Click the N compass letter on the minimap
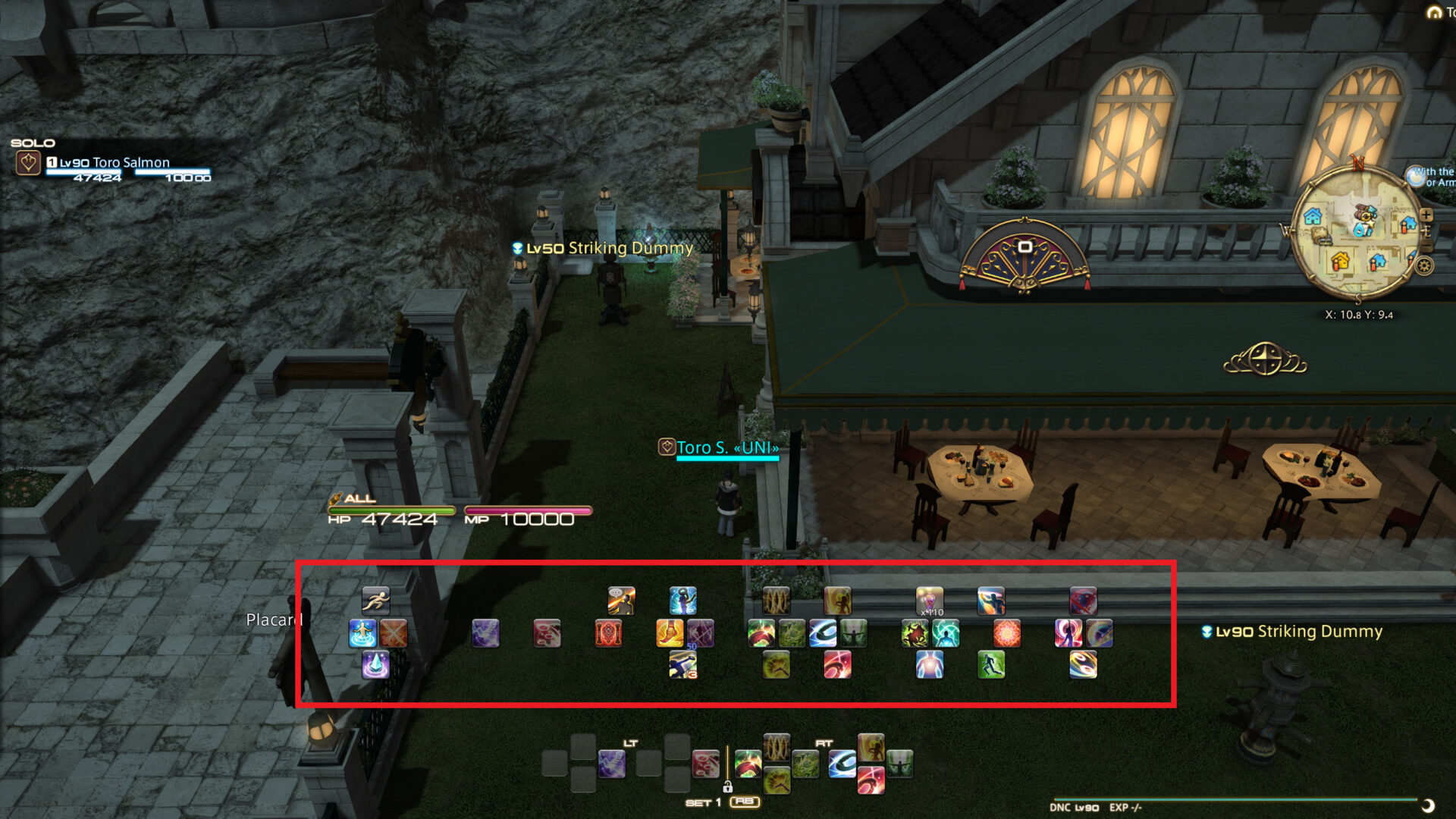 [1357, 162]
